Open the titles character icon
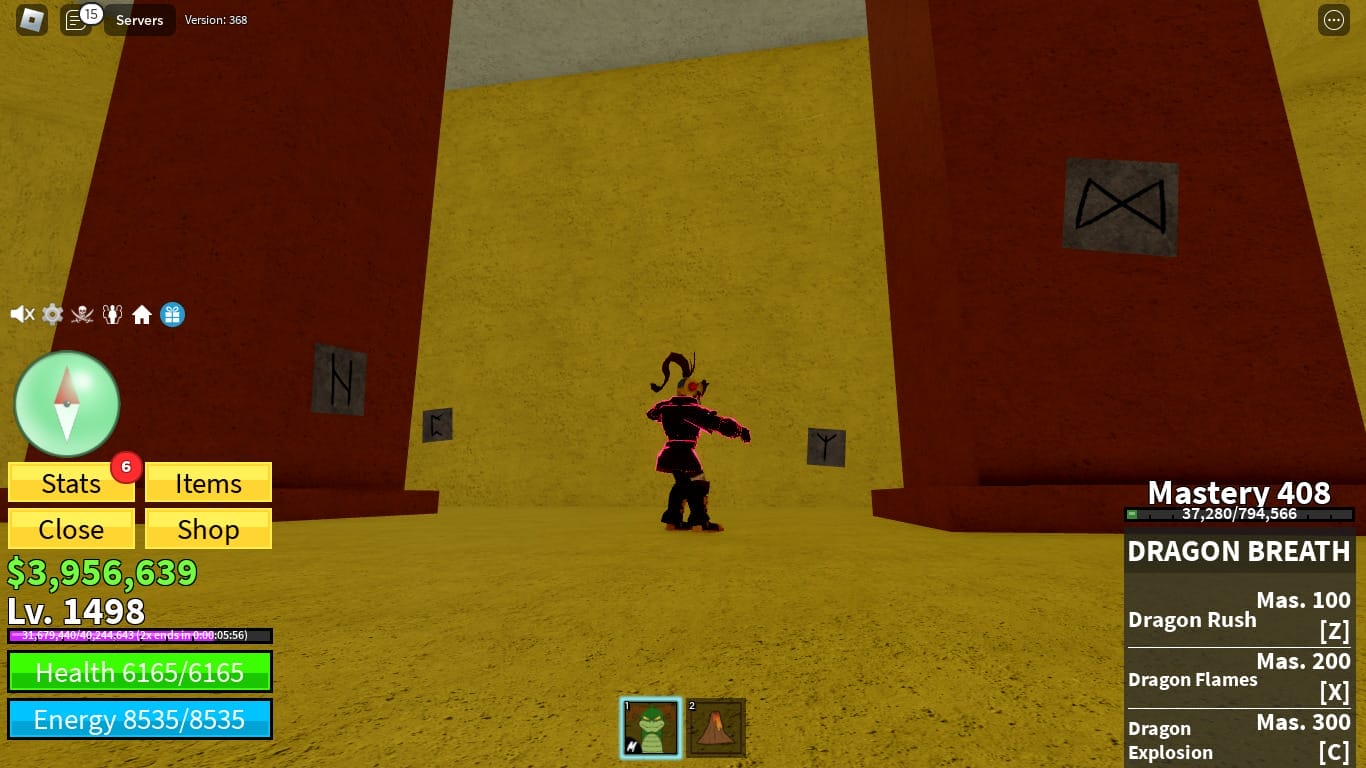The image size is (1366, 768). coord(112,314)
